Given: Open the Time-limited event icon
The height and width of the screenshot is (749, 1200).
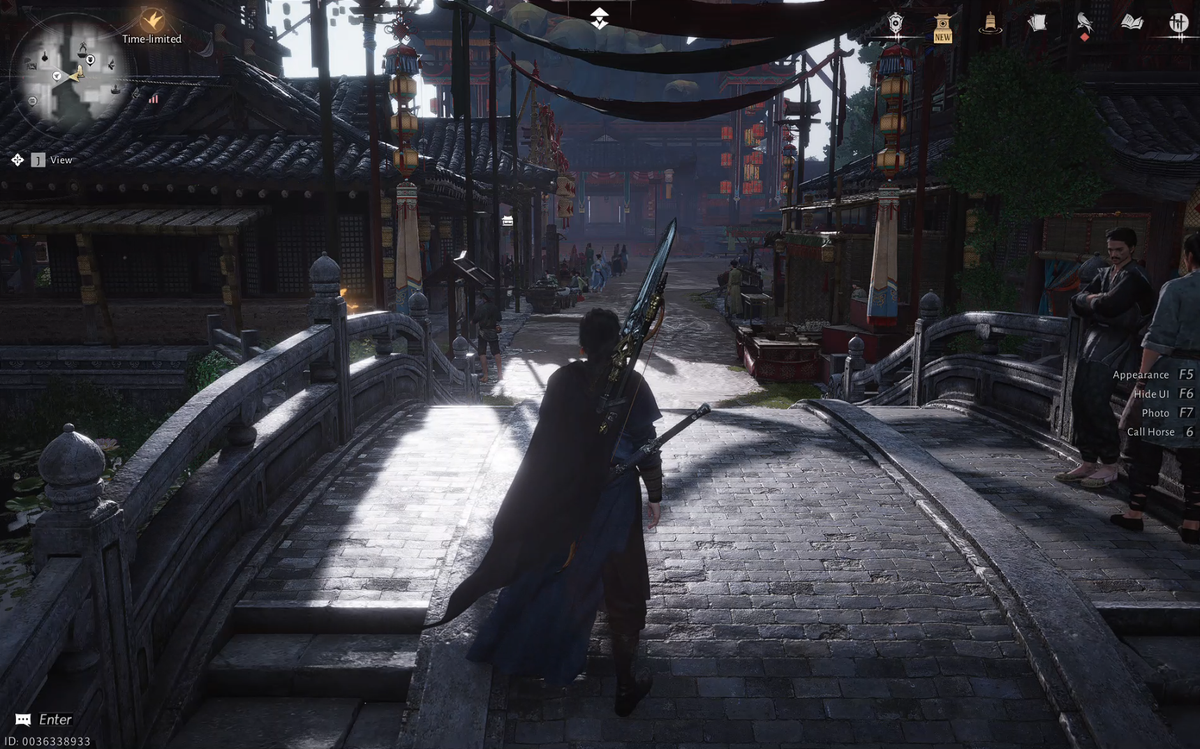Looking at the screenshot, I should coord(152,20).
